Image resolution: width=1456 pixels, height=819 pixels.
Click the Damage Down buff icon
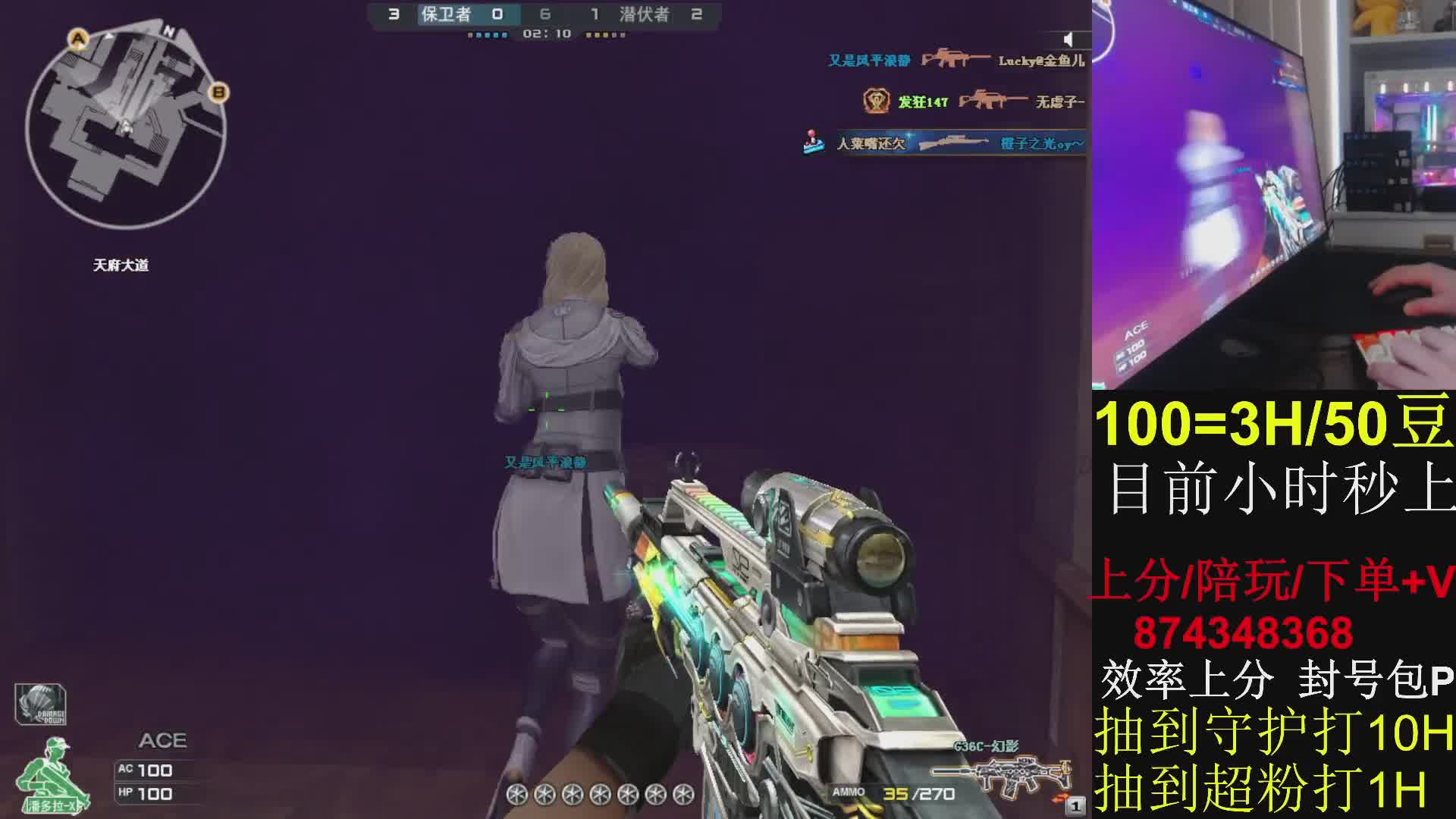(x=40, y=704)
